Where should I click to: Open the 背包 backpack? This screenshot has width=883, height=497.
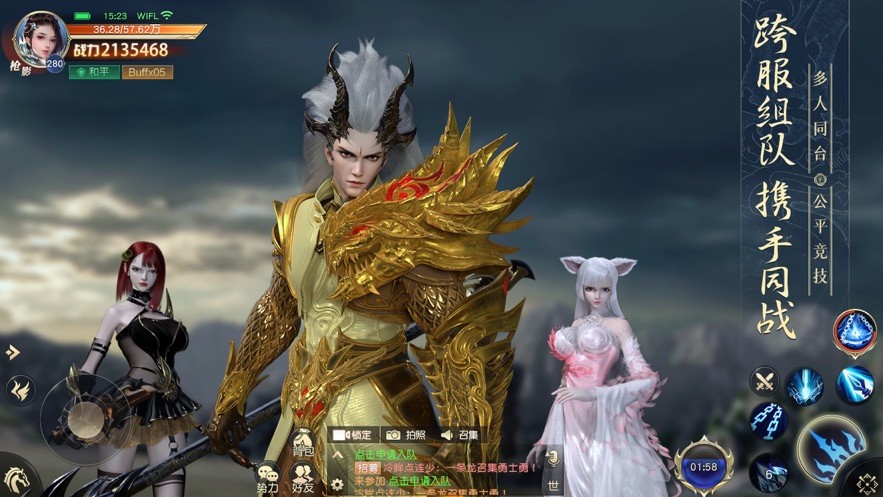click(x=303, y=445)
